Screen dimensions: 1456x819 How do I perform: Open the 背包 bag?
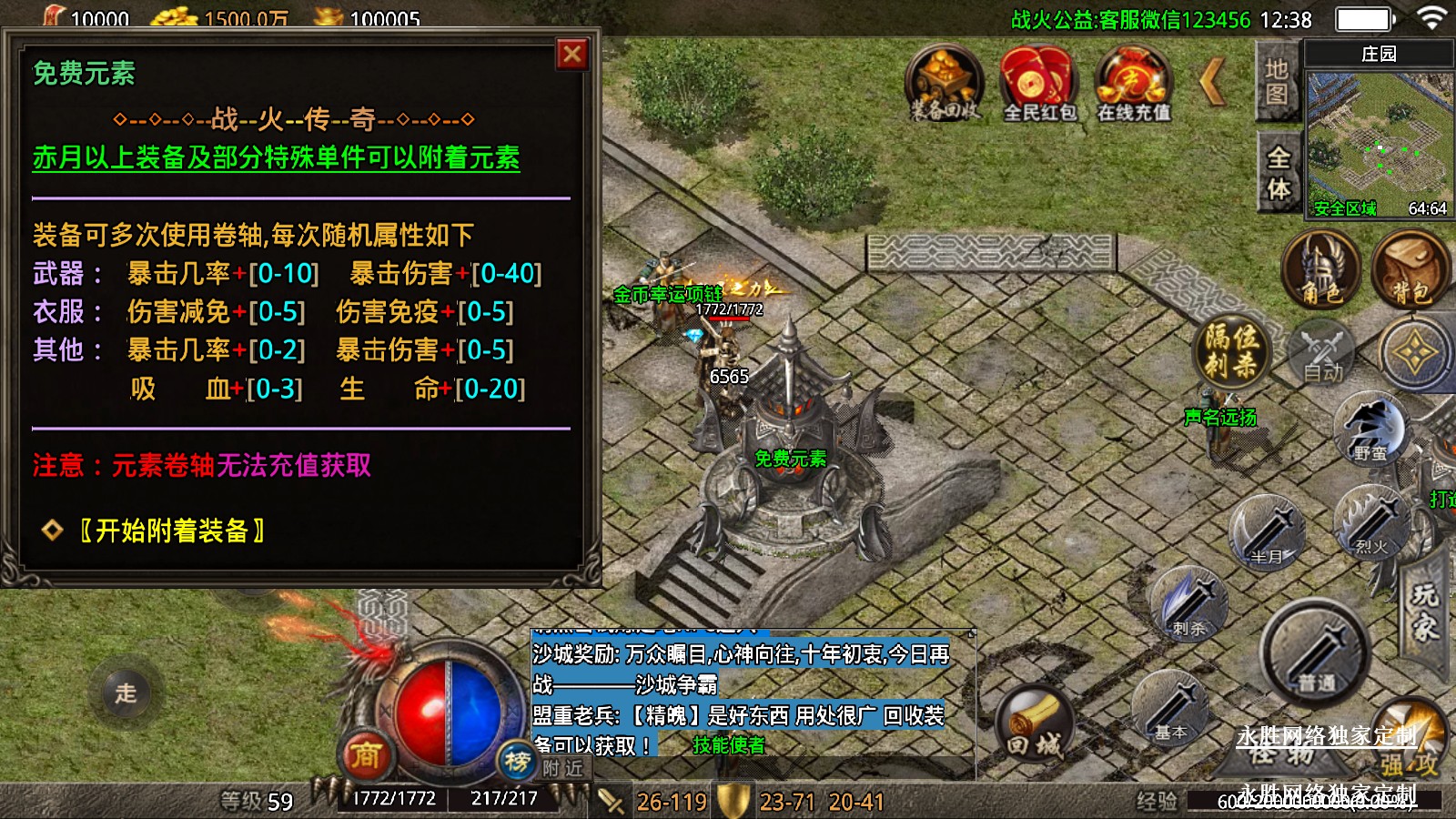tap(1410, 269)
